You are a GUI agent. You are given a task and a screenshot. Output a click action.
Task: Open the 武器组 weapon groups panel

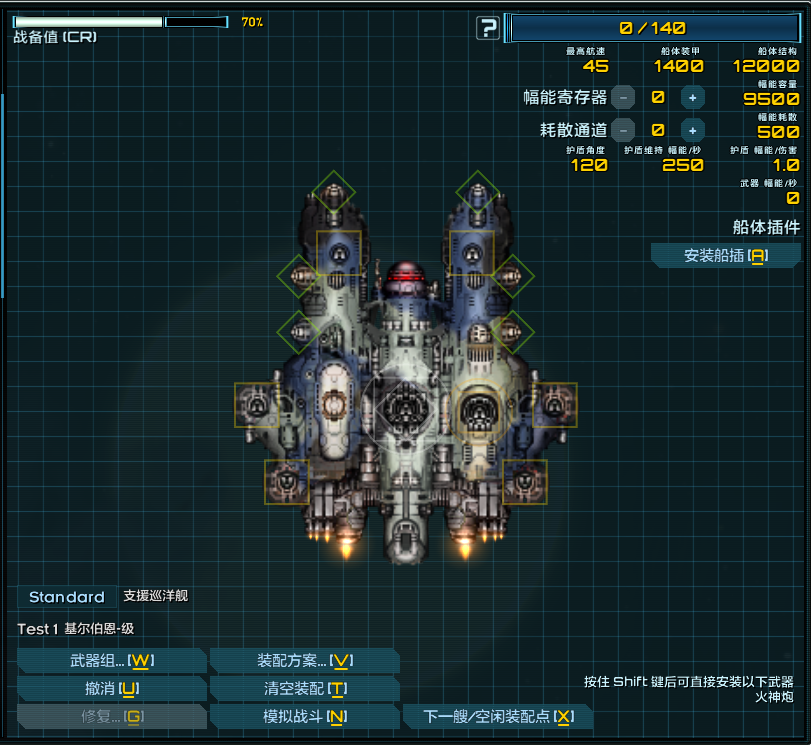(111, 661)
